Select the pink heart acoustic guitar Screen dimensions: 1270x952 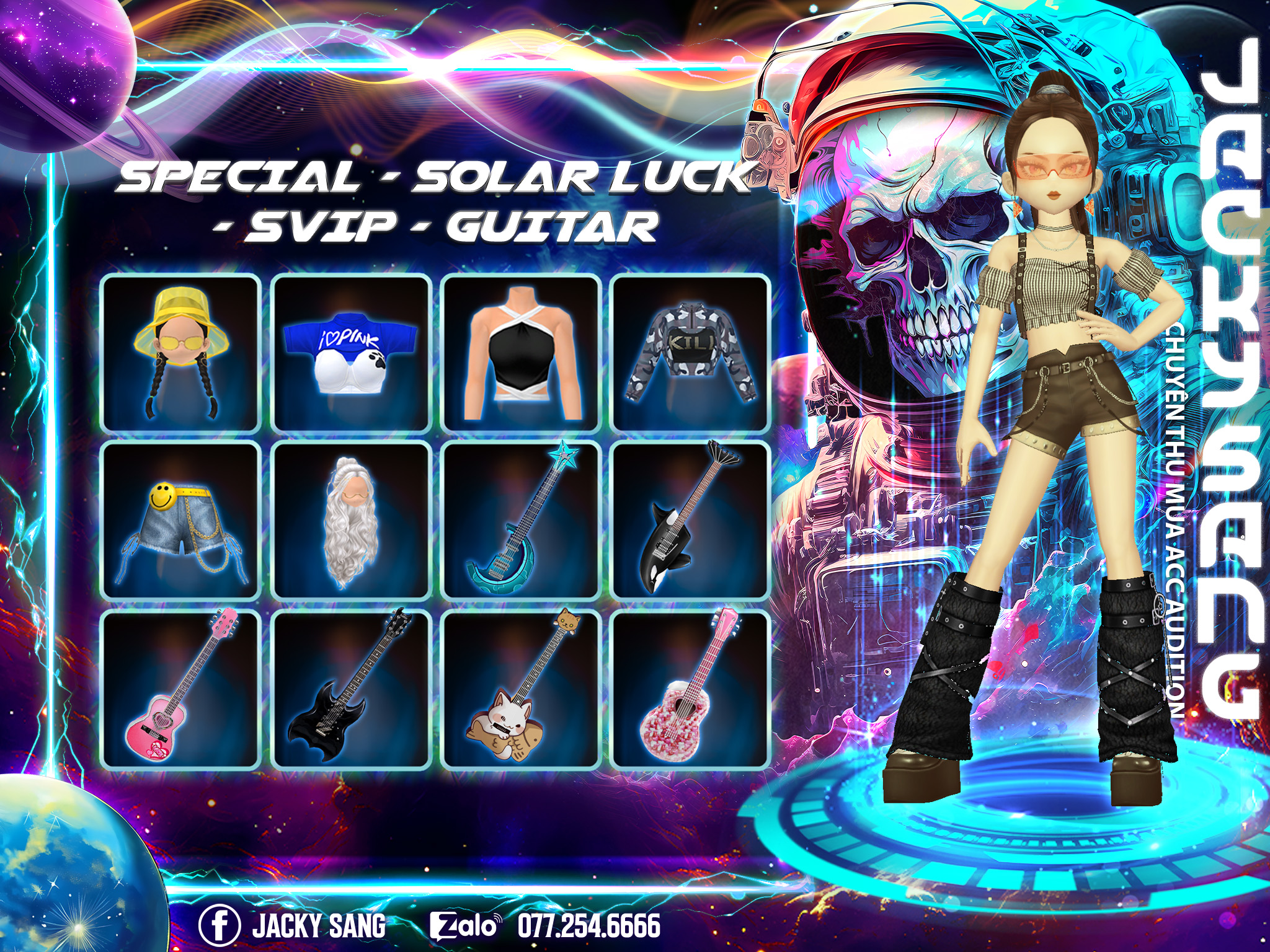180,689
